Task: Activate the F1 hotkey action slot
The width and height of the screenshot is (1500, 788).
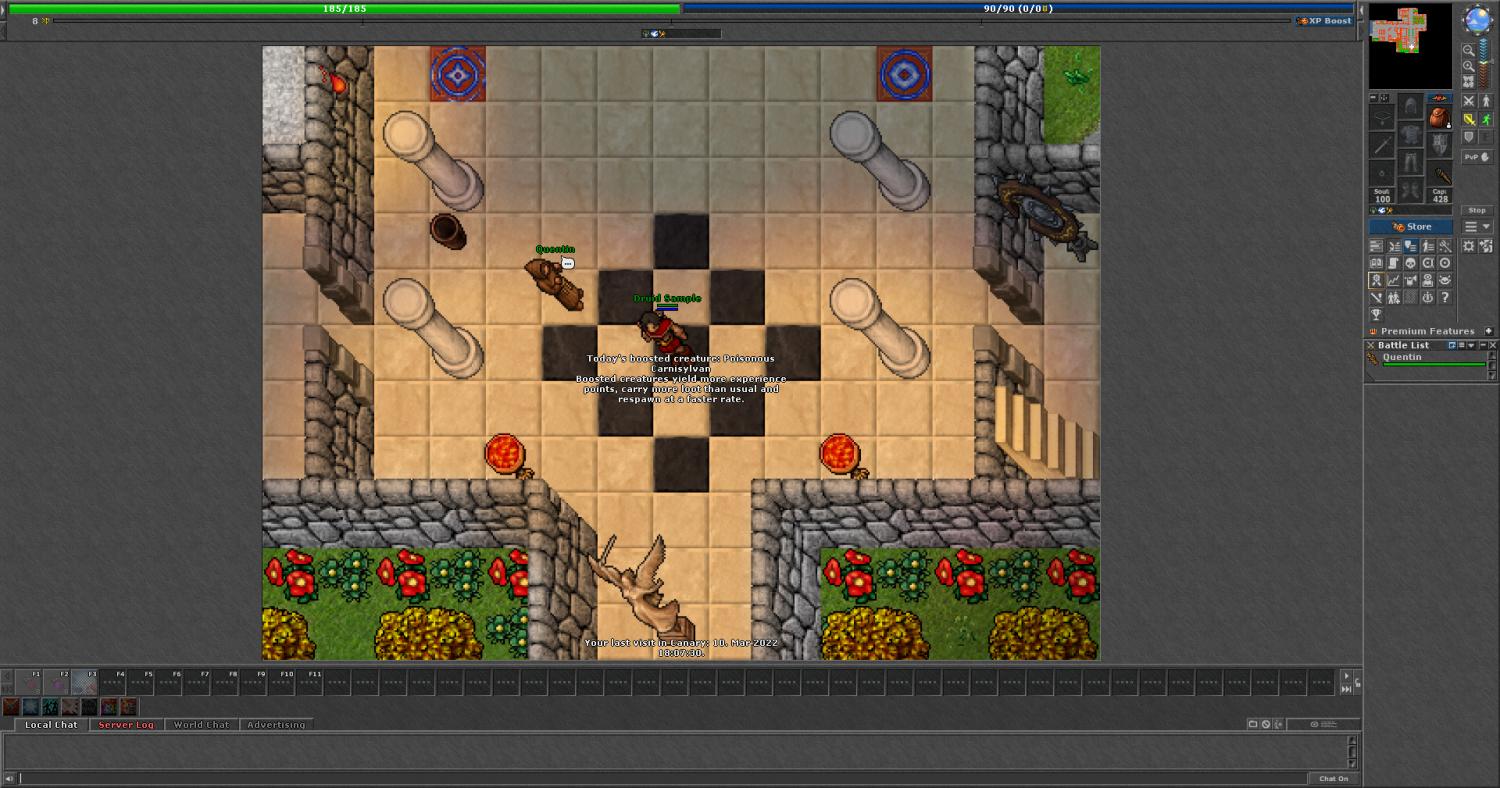Action: (x=29, y=683)
